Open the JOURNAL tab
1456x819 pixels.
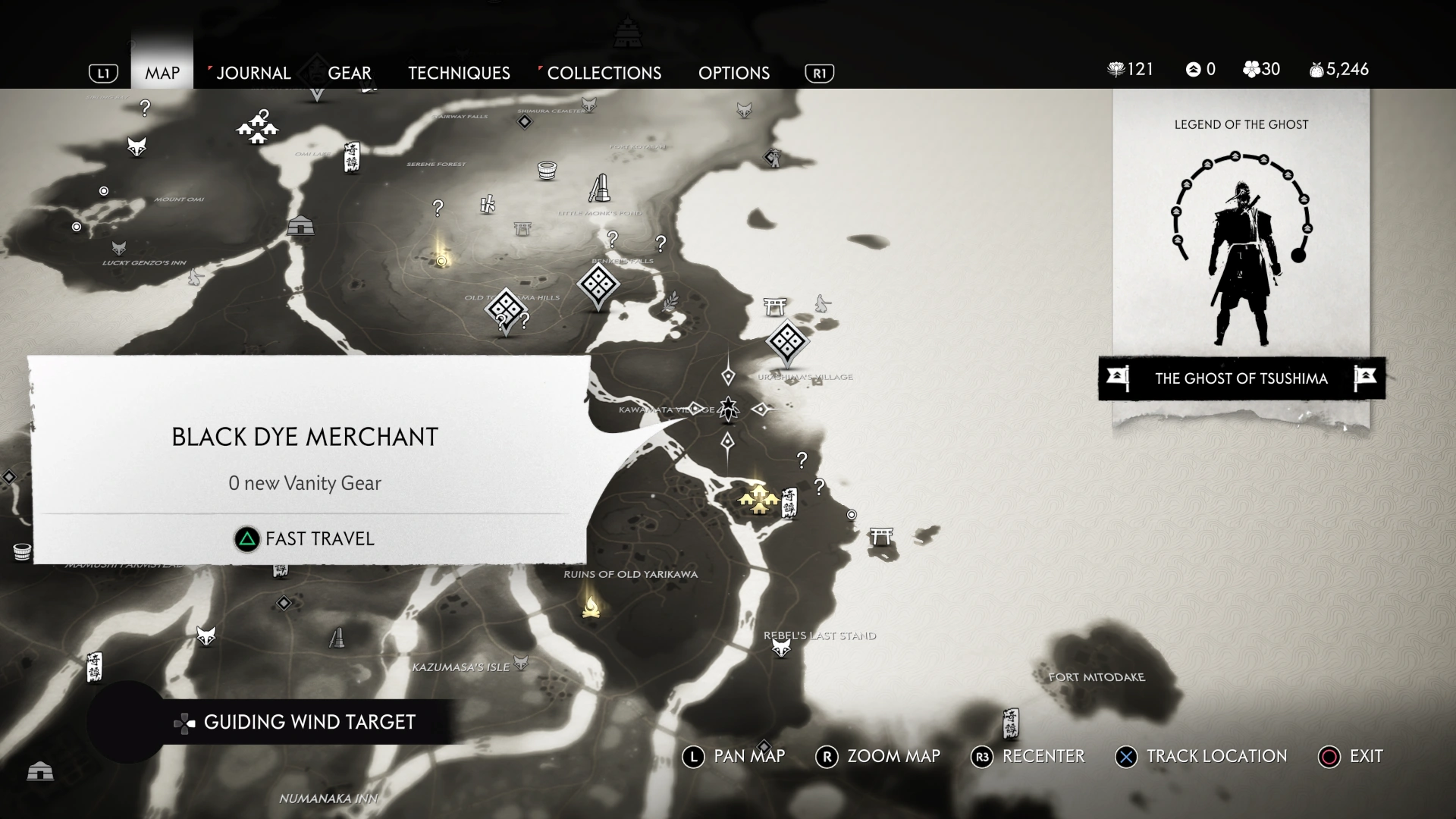253,73
